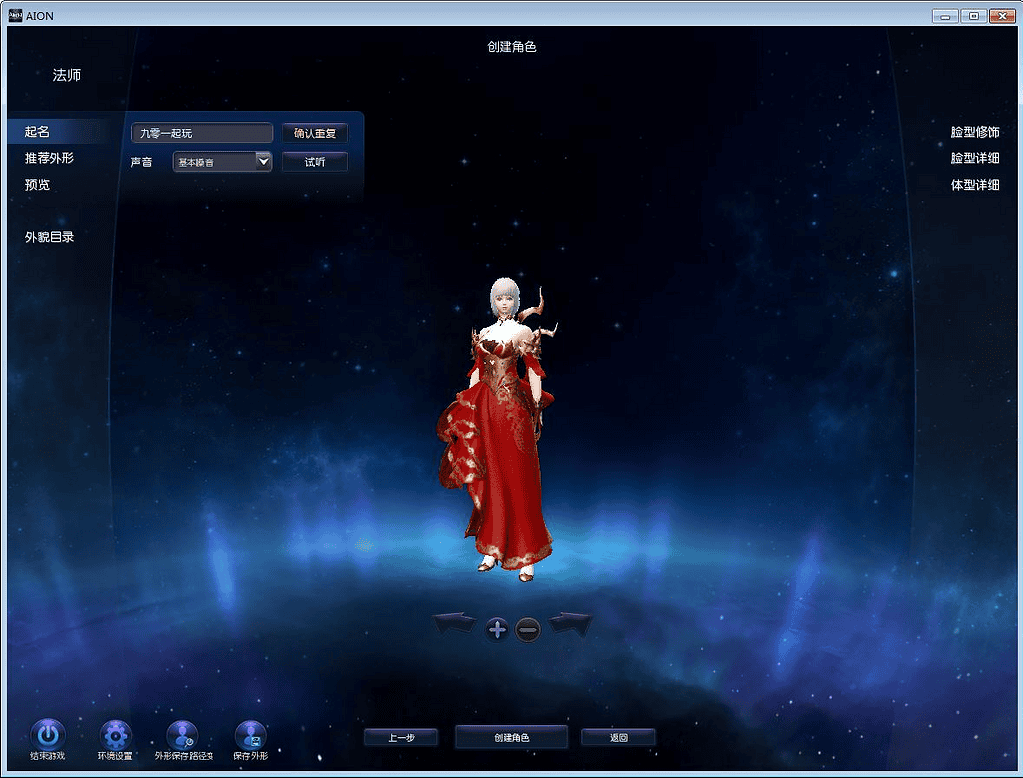Rotate character with the right arrow
Screen dimensions: 1023x778
(x=571, y=624)
